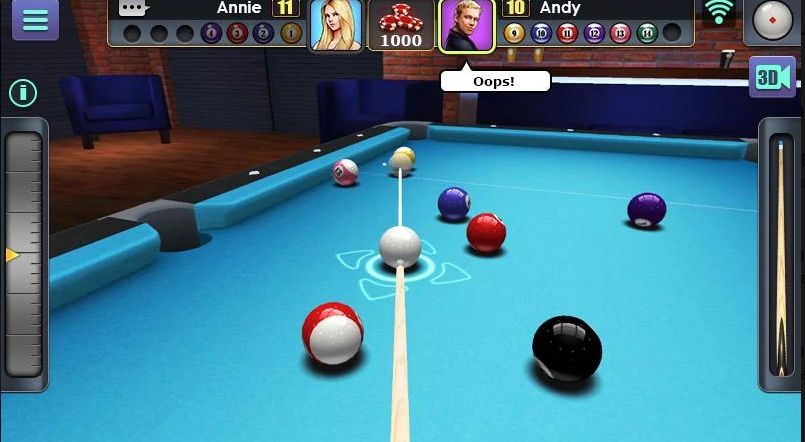Open the hamburger menu
This screenshot has width=805, height=442.
coord(35,20)
